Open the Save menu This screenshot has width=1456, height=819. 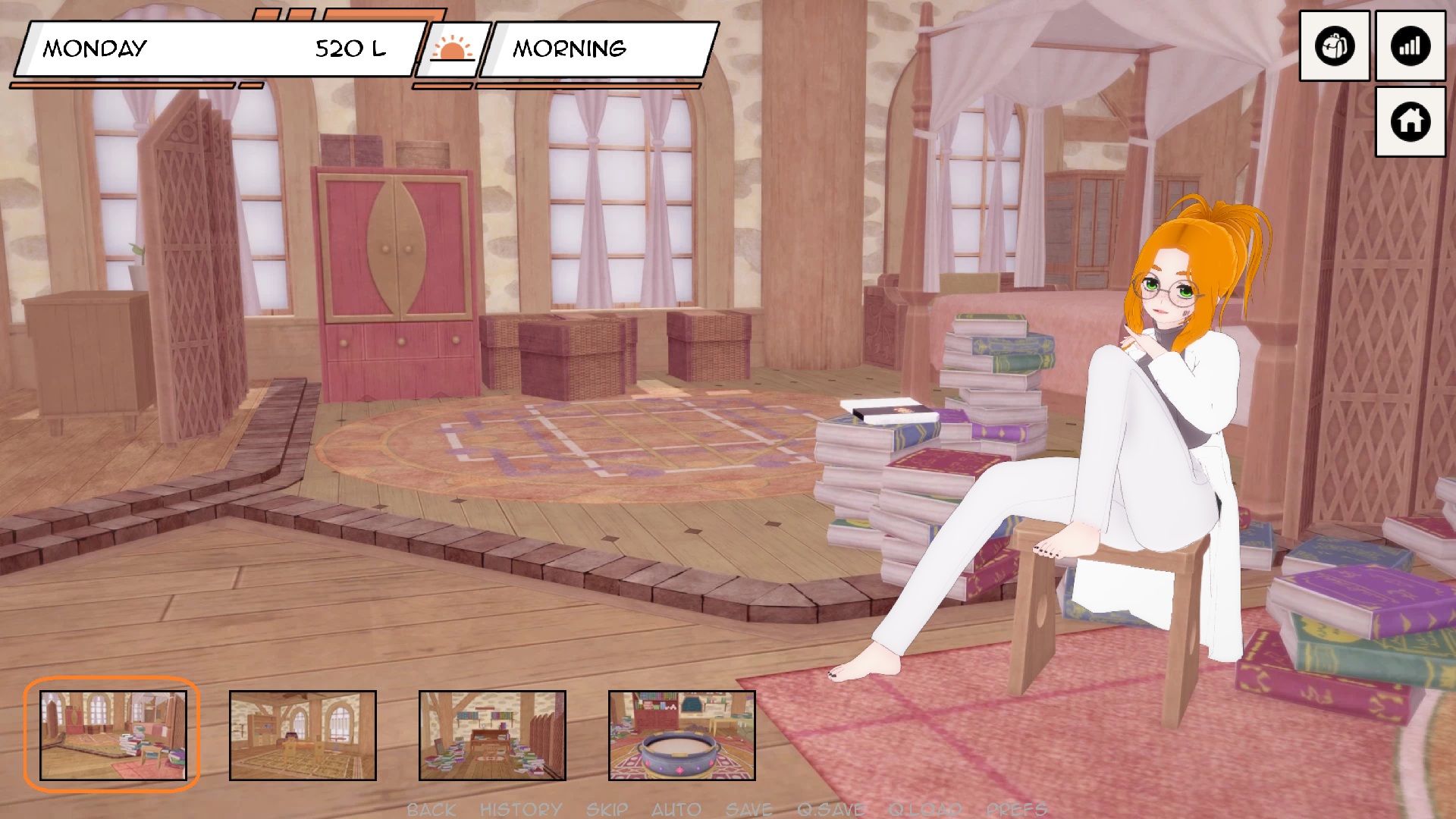click(x=748, y=810)
